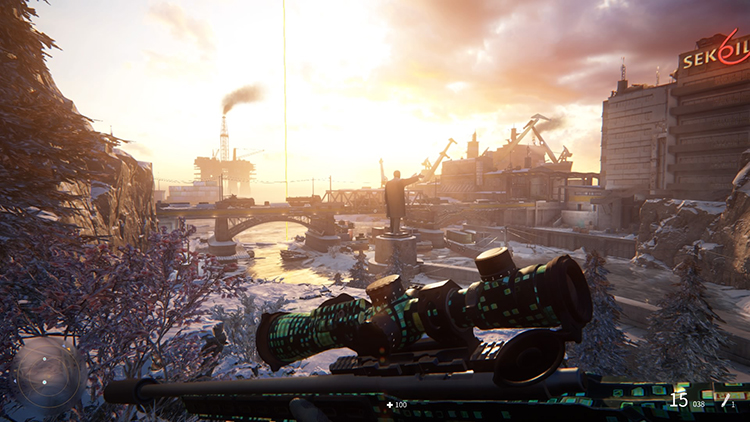Open the circular radar minimap
Screen dimensions: 750x422
click(x=48, y=376)
